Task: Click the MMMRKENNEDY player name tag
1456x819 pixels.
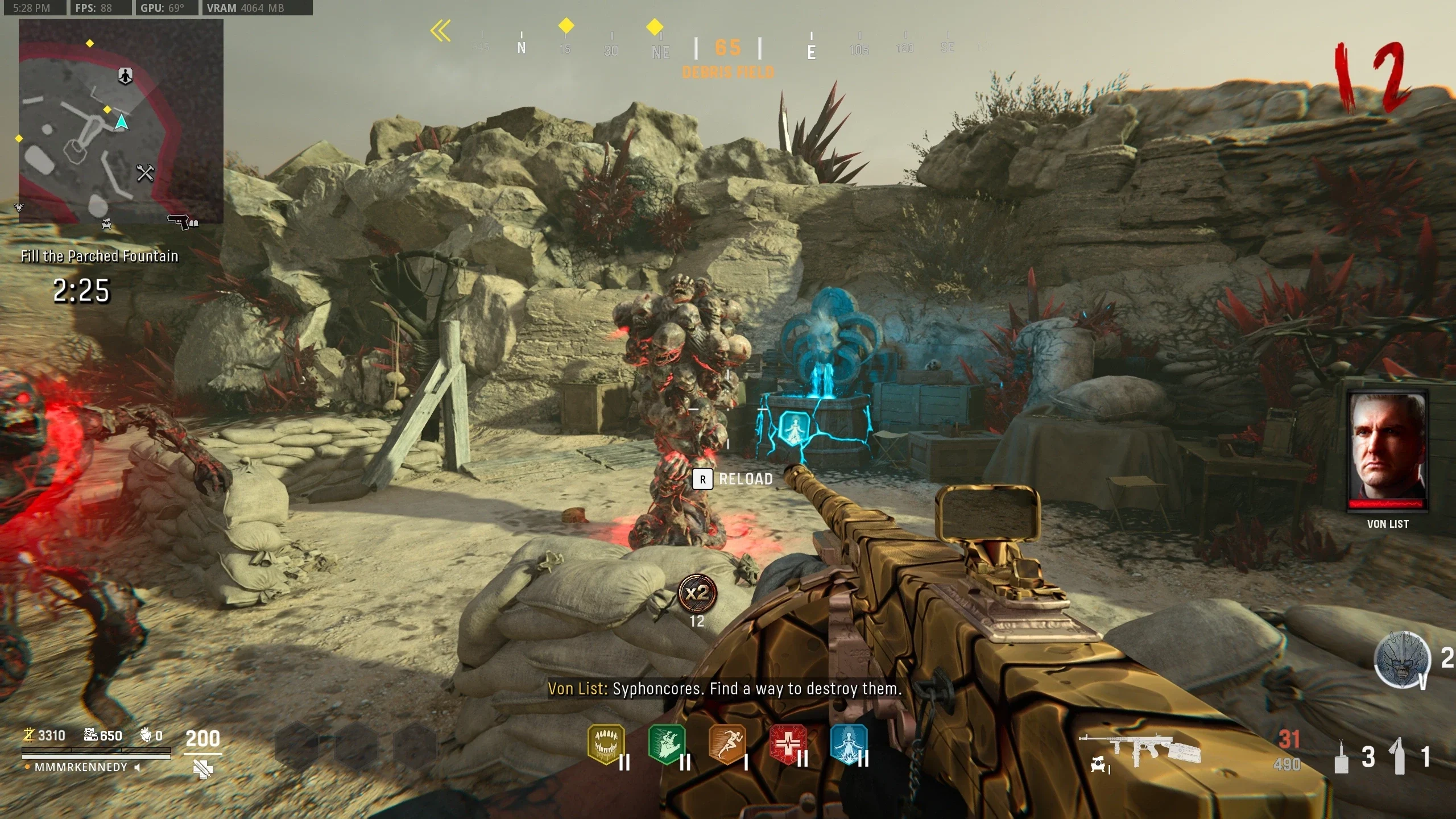Action: (x=81, y=767)
